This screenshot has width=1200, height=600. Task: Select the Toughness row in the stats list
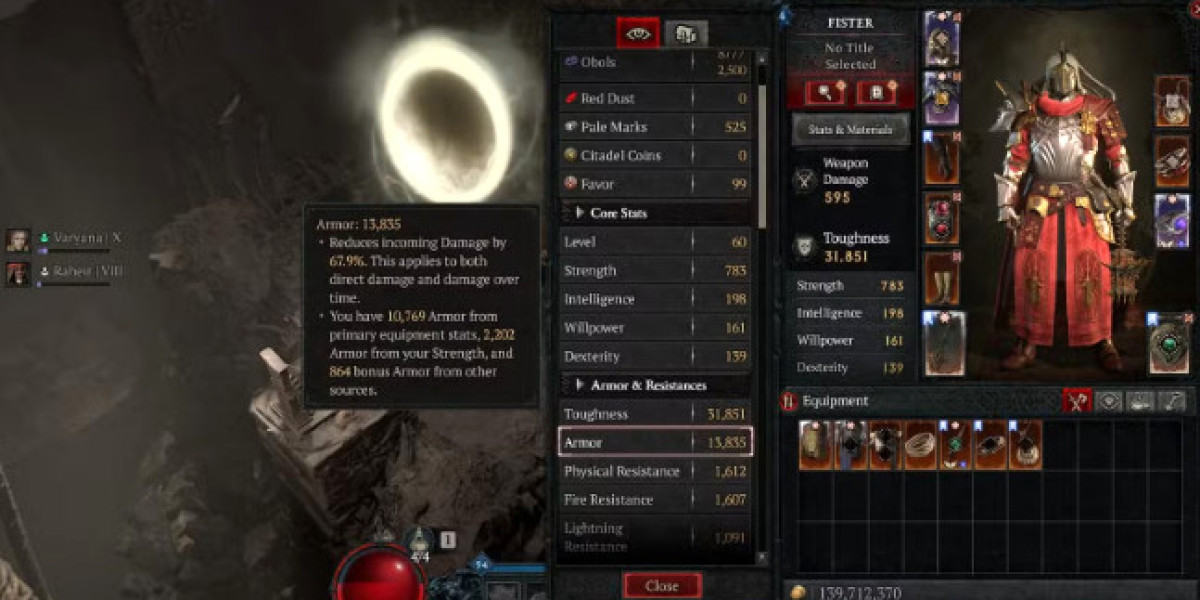(655, 414)
